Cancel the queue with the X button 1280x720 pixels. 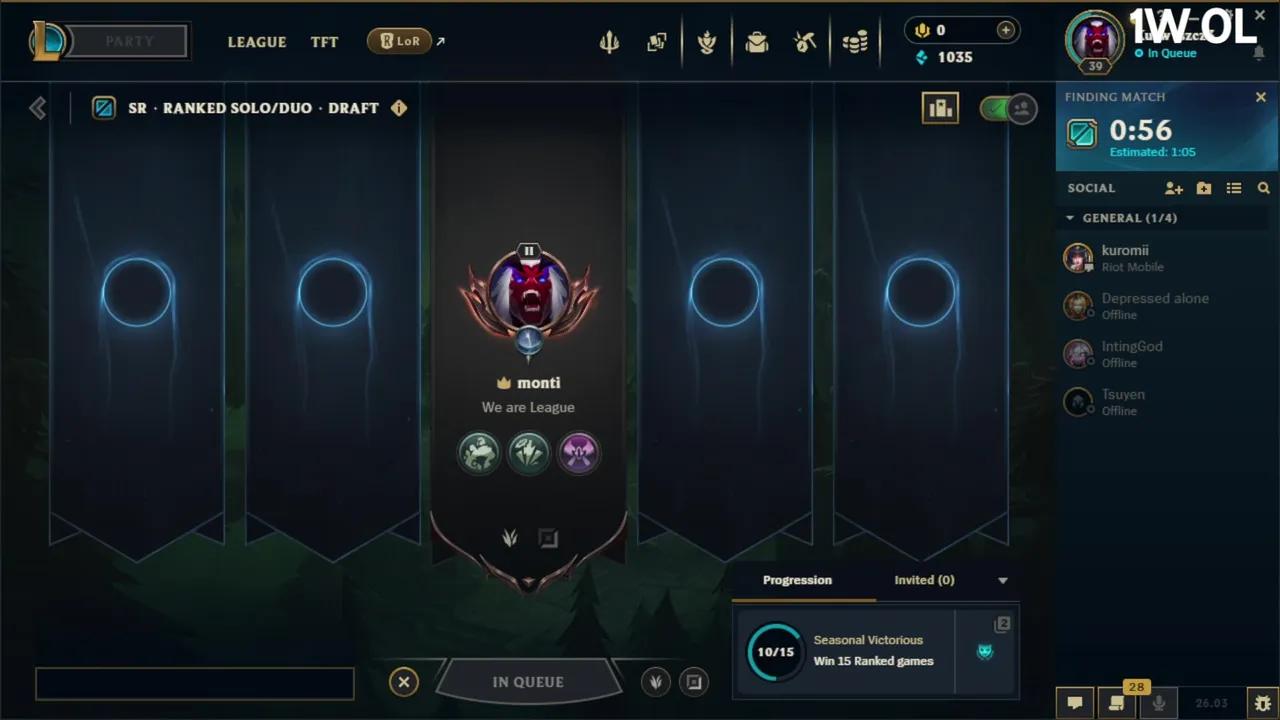coord(404,681)
